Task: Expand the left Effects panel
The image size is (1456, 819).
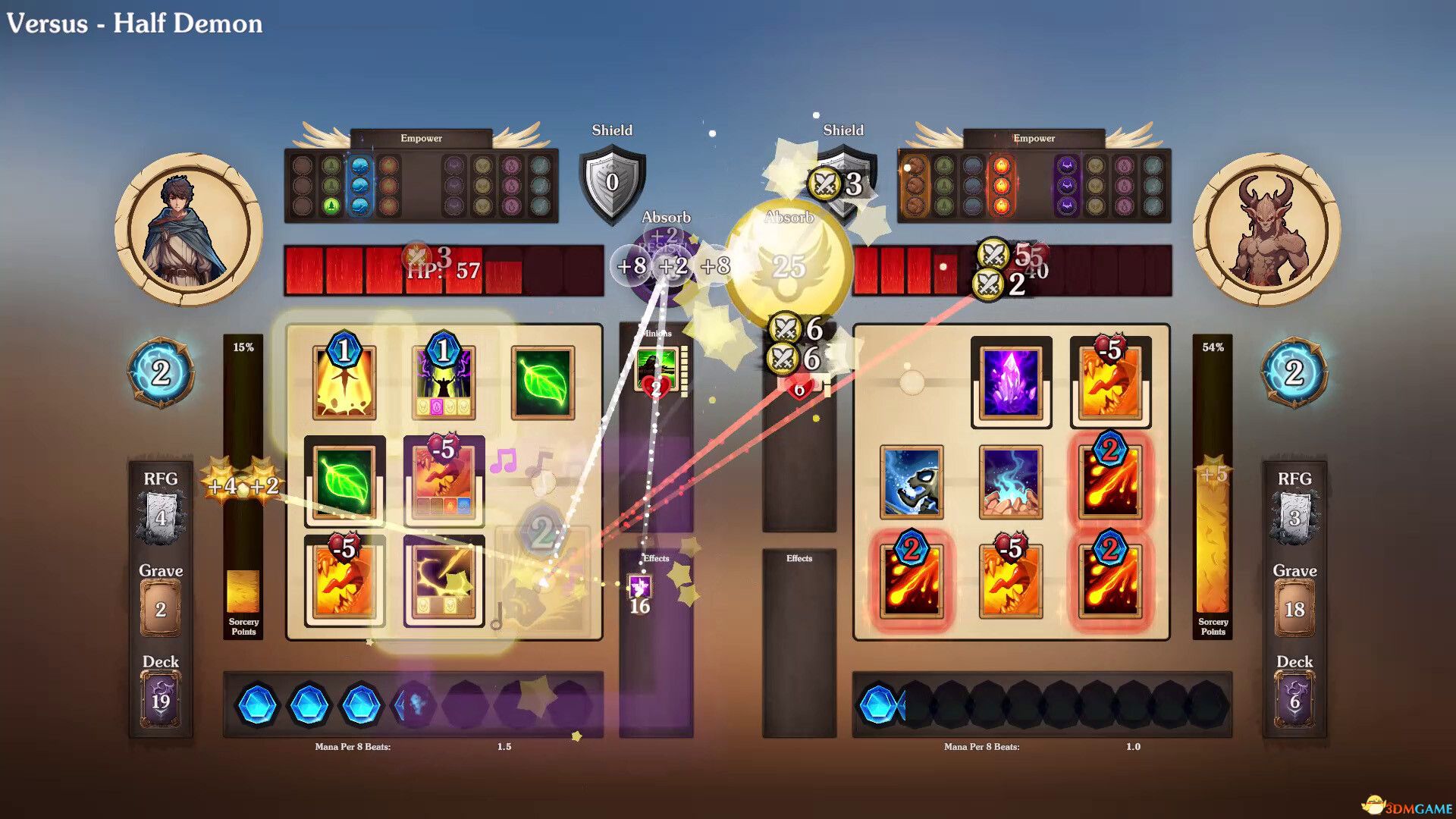Action: click(657, 559)
